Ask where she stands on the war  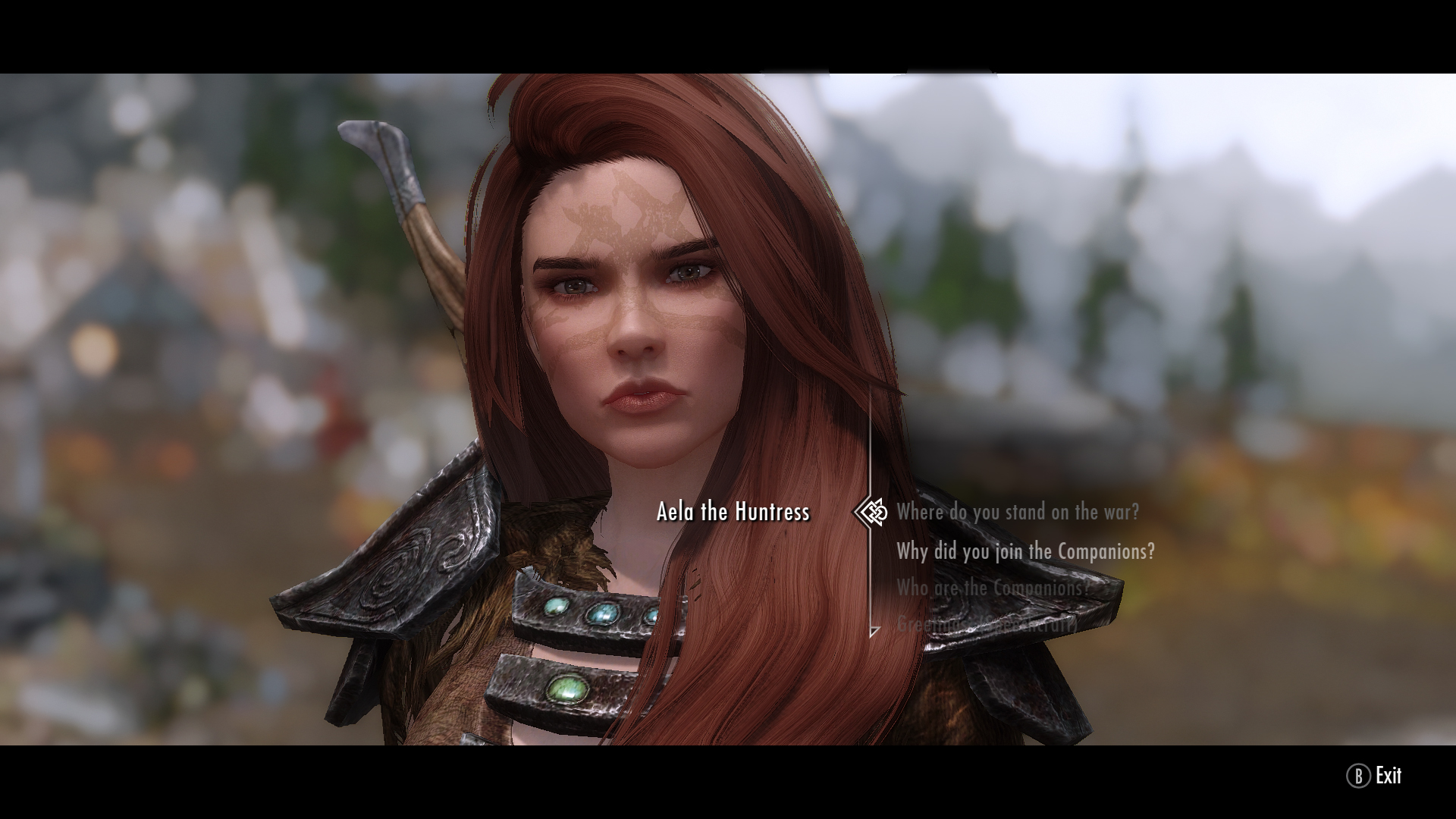(1017, 513)
